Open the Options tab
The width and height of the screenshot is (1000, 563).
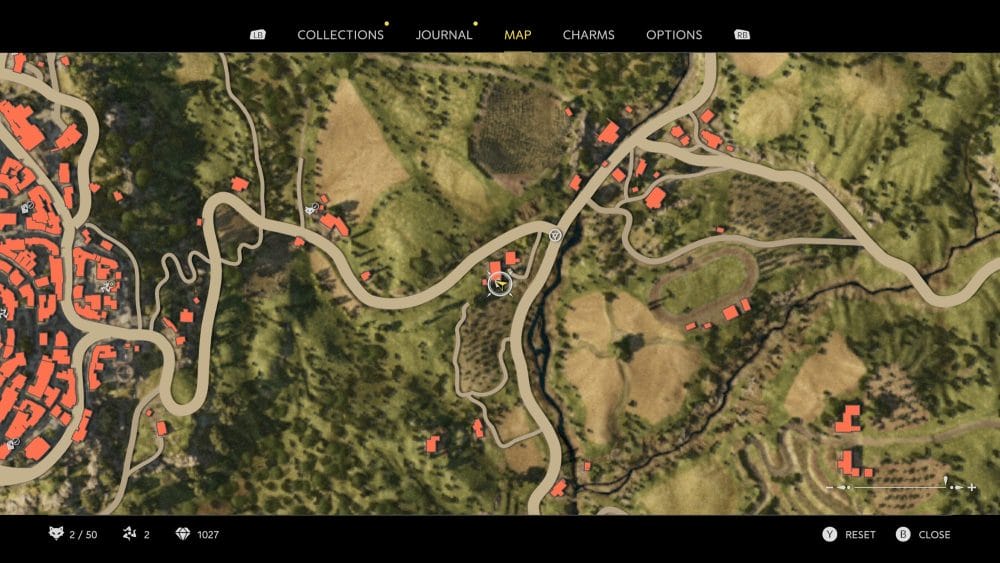(x=674, y=35)
